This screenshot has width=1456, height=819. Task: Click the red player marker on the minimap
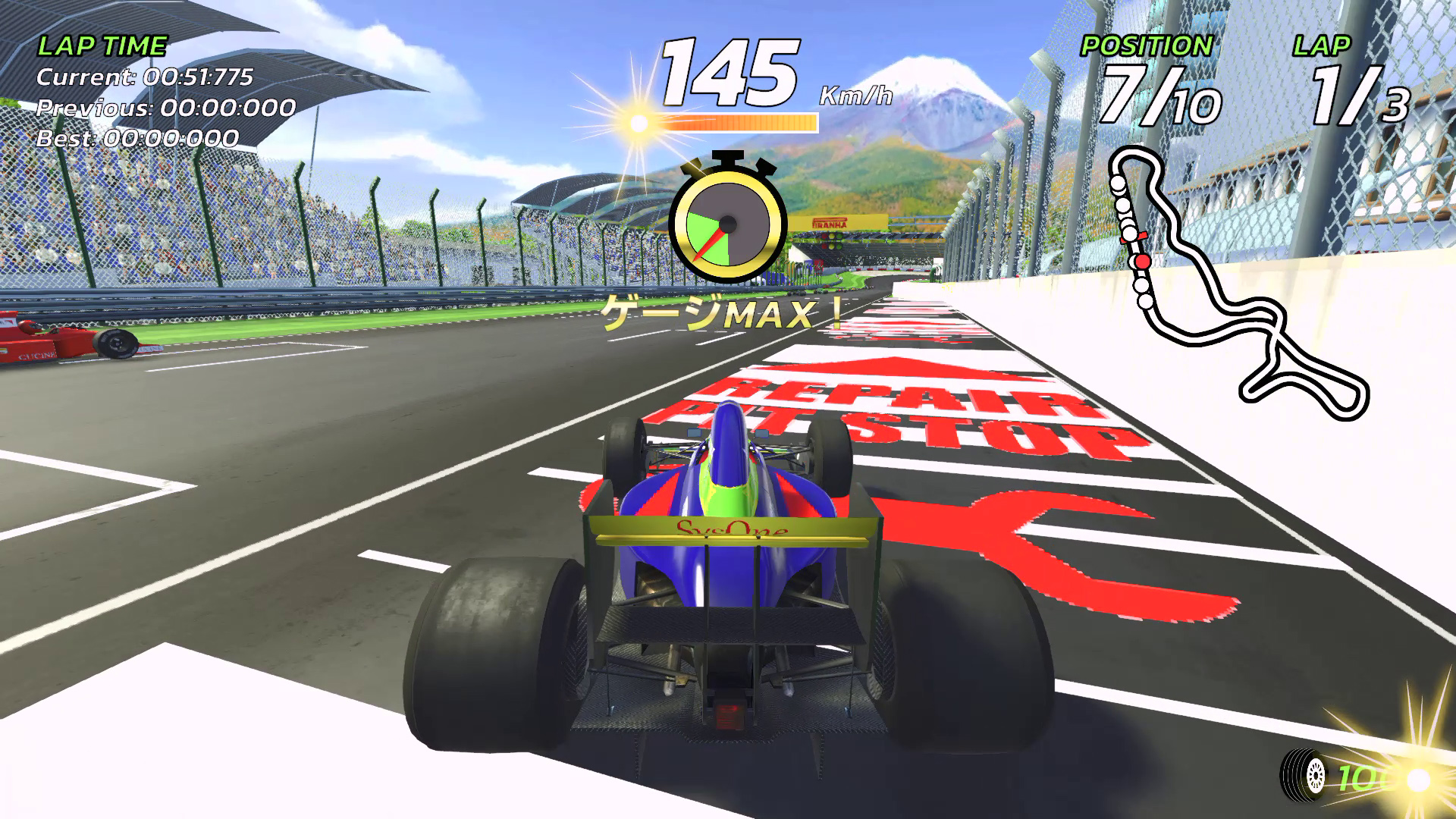tap(1142, 262)
